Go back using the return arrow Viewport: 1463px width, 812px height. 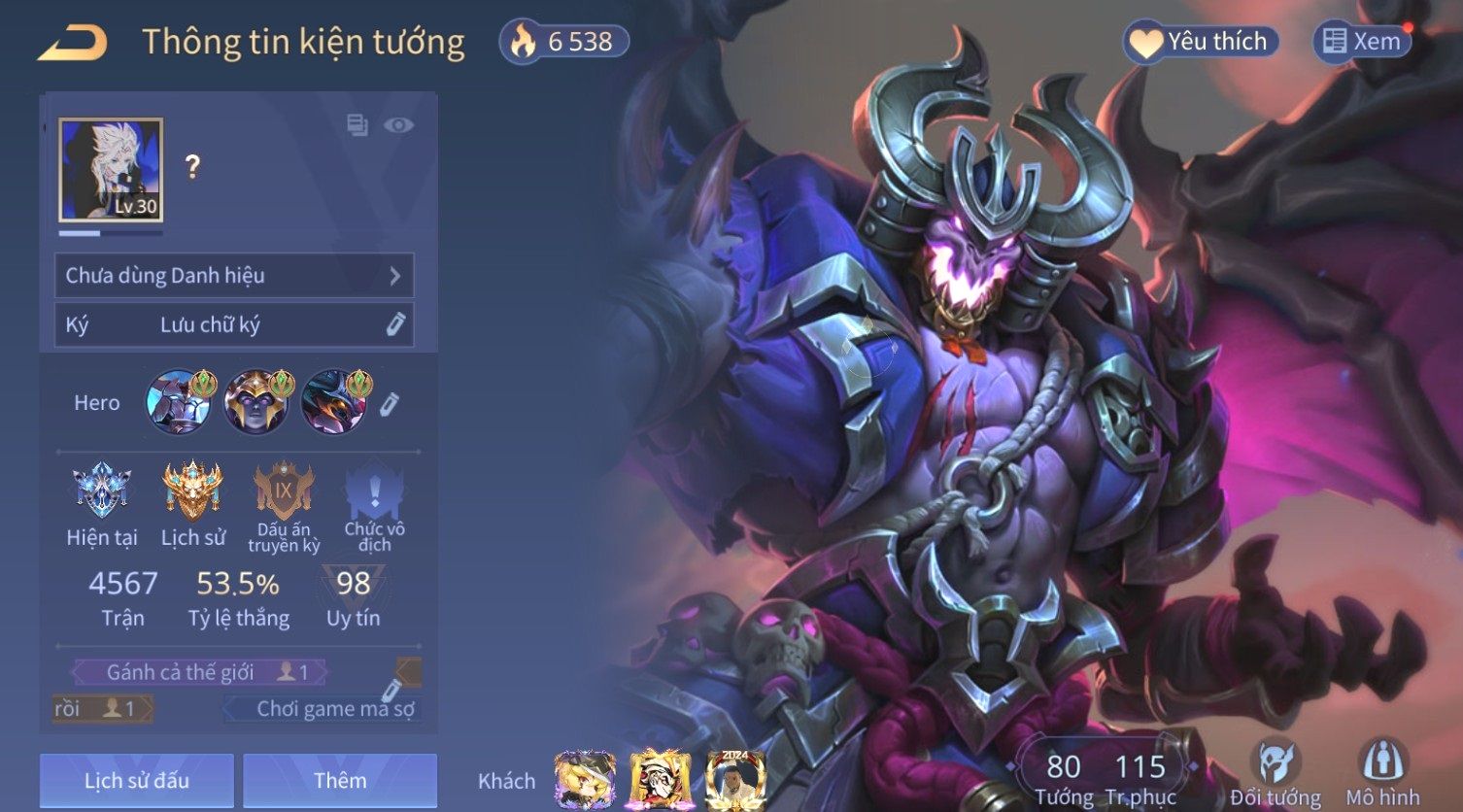pyautogui.click(x=73, y=43)
